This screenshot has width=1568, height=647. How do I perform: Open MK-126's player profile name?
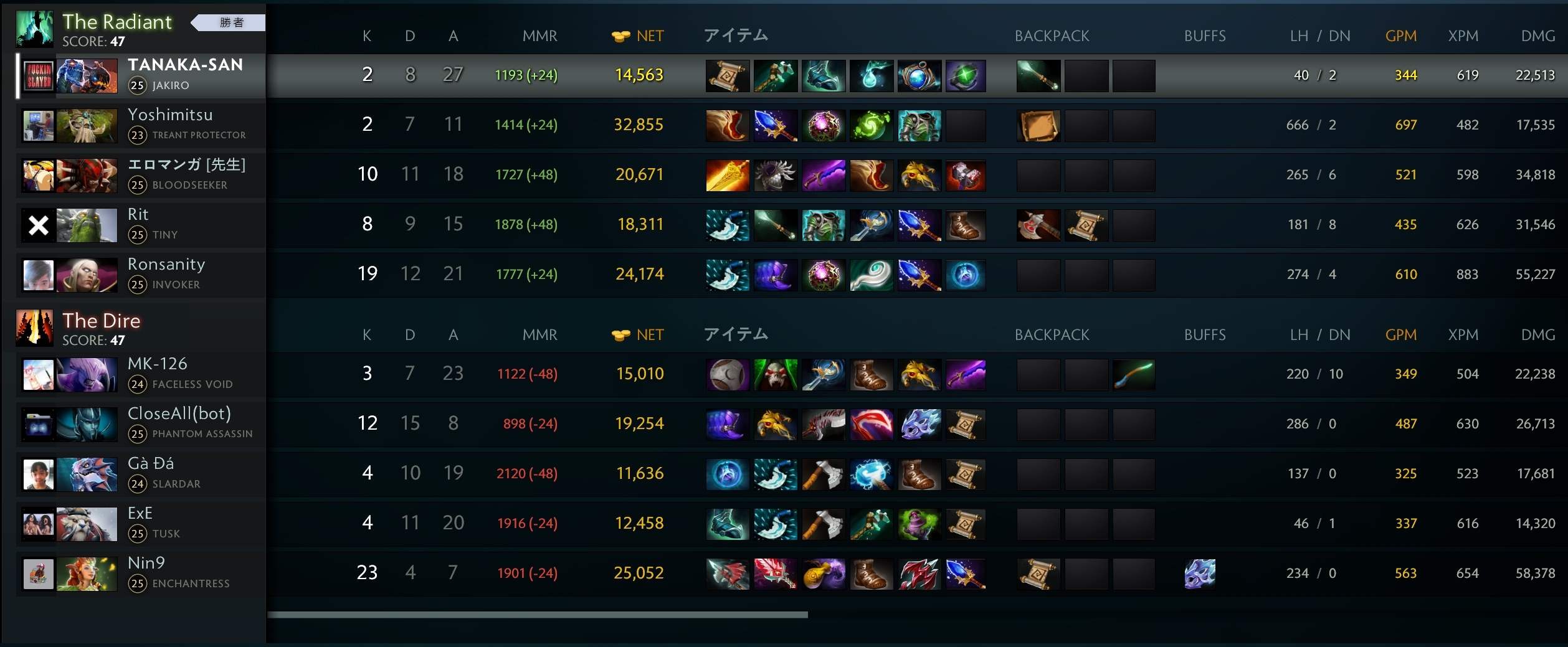coord(159,364)
